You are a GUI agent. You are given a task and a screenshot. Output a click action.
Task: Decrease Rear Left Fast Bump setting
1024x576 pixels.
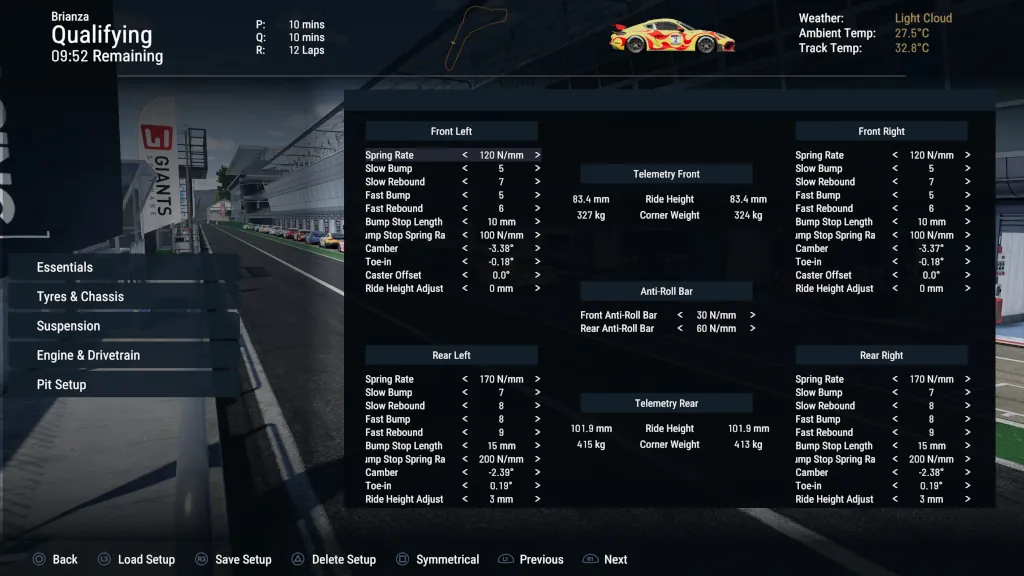[x=464, y=419]
